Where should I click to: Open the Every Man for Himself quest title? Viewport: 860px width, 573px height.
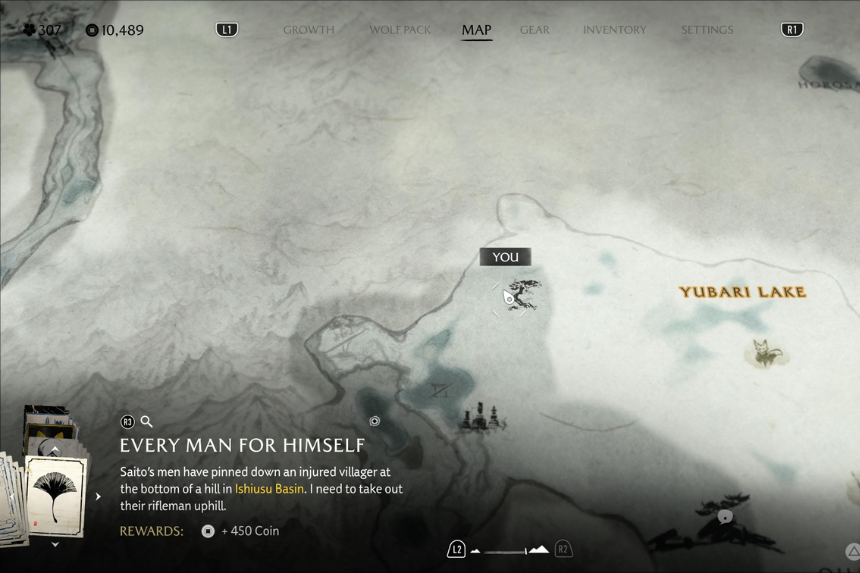pos(242,445)
